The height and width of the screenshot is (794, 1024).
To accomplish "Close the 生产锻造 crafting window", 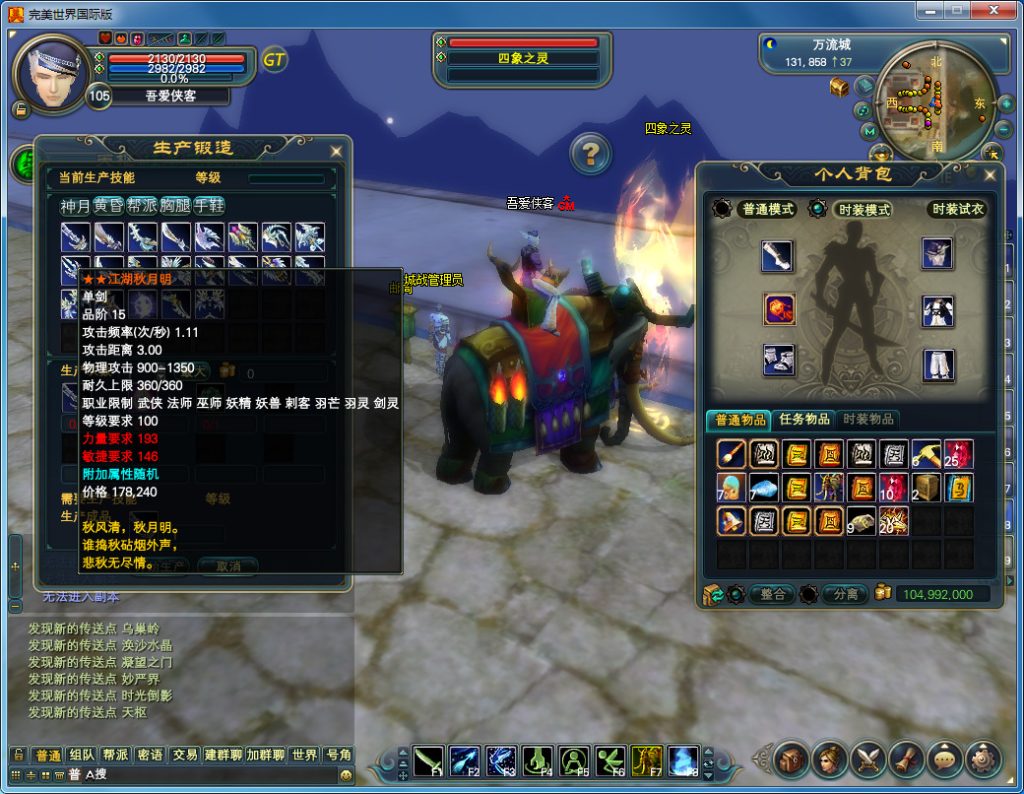I will pyautogui.click(x=336, y=151).
